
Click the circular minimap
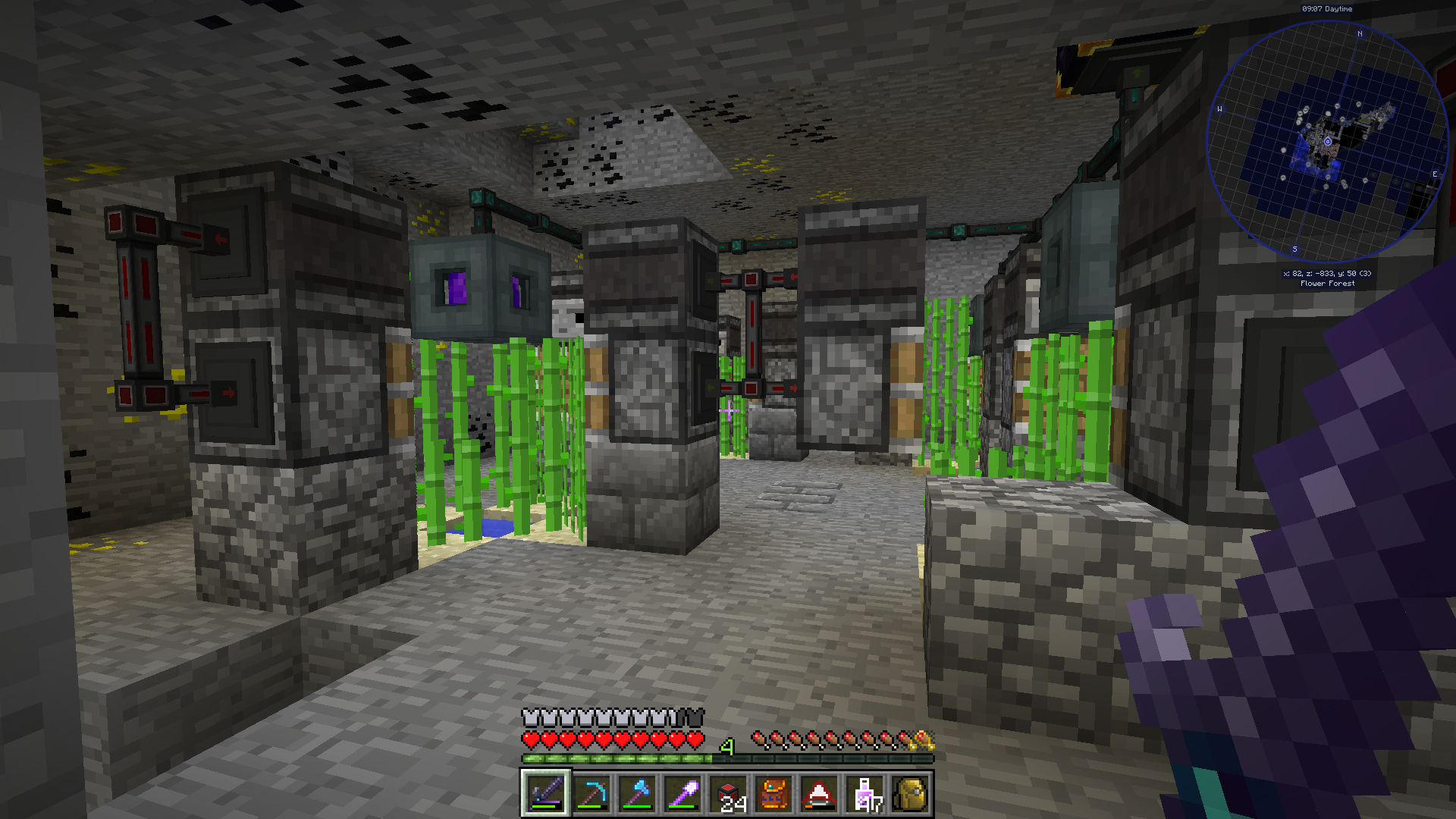tap(1327, 142)
